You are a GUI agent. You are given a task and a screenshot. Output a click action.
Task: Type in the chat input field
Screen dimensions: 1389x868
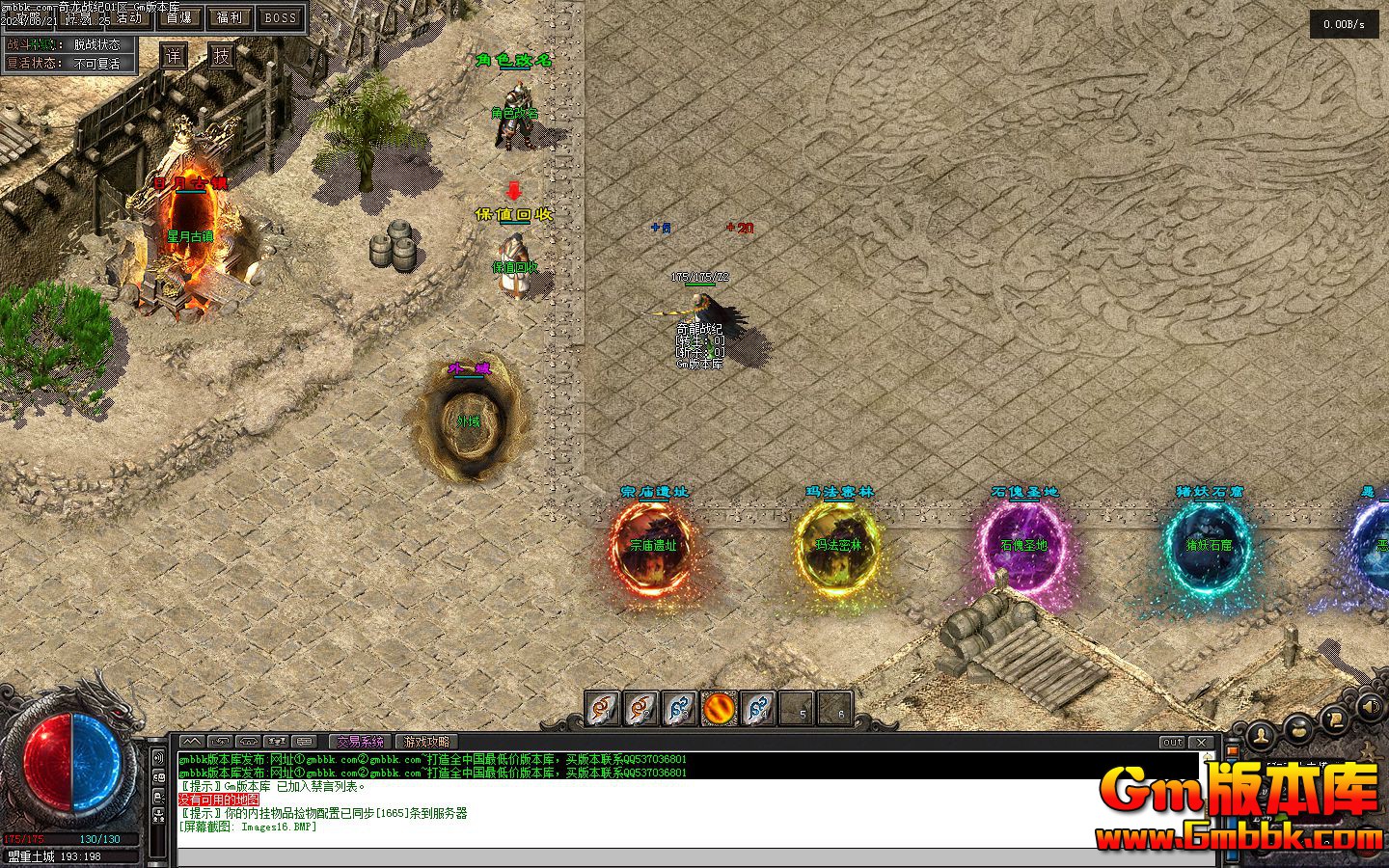[675, 857]
